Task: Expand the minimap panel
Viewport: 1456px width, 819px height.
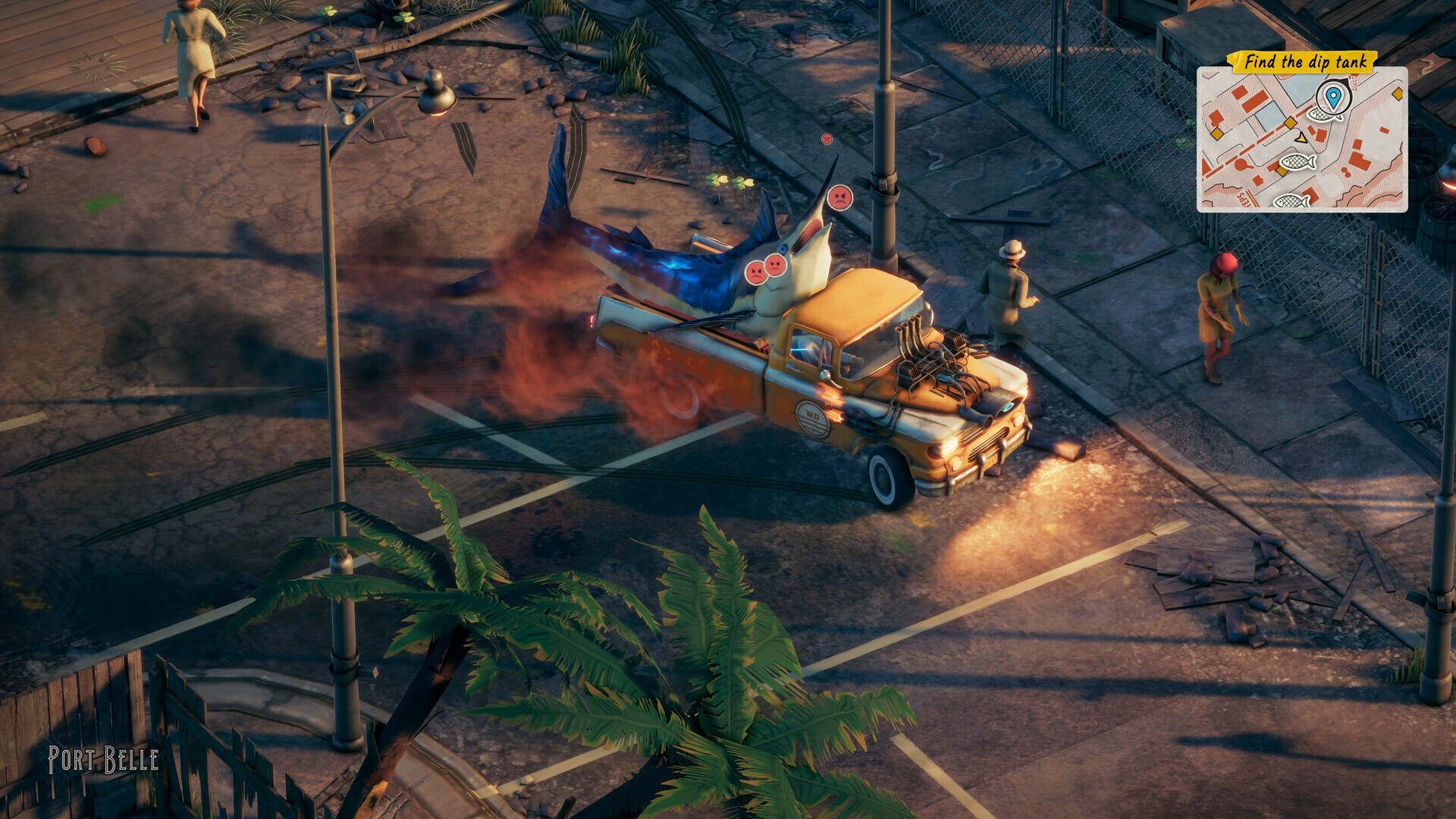Action: pyautogui.click(x=1304, y=140)
